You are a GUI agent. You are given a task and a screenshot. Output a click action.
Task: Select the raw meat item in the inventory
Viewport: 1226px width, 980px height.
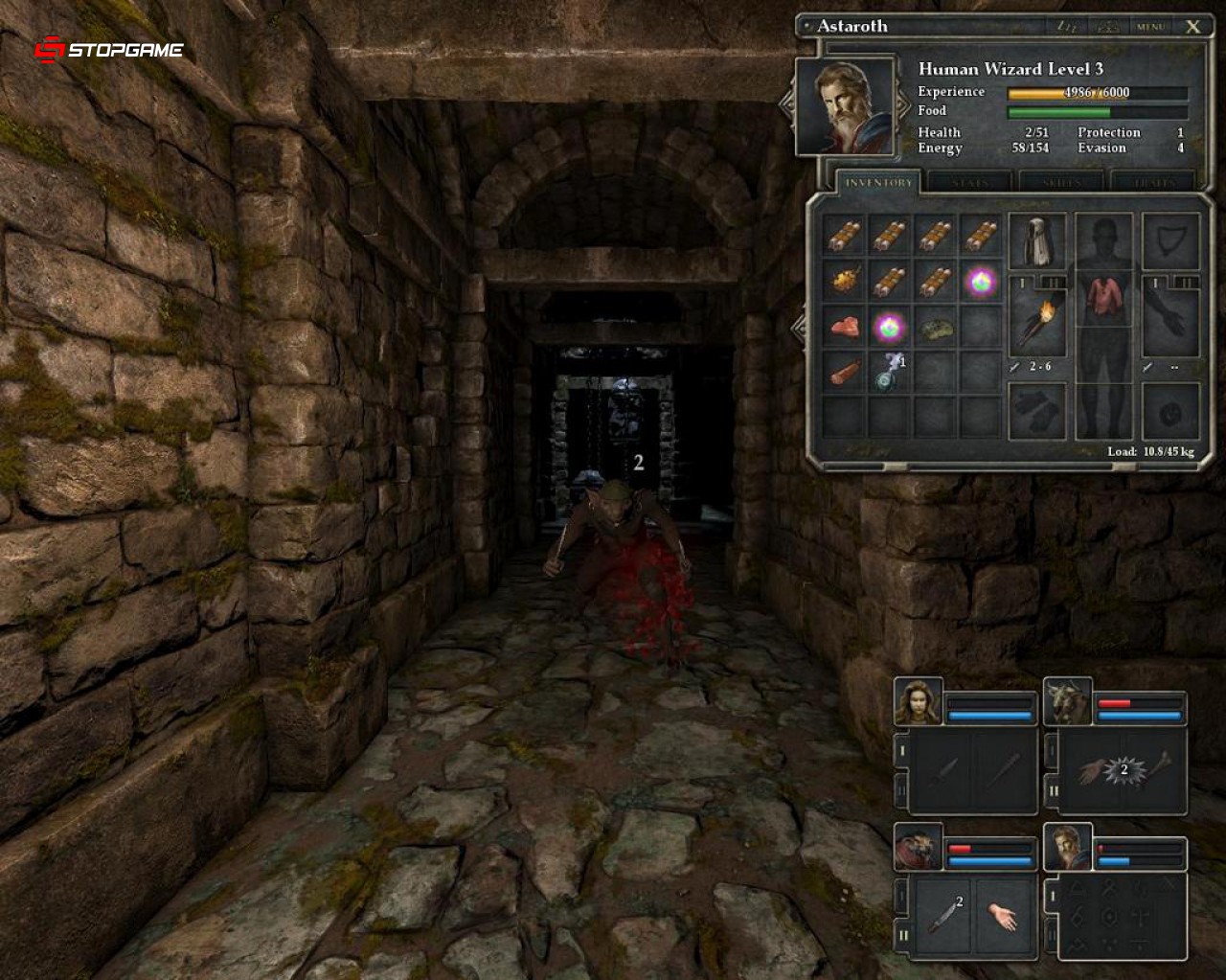click(845, 329)
